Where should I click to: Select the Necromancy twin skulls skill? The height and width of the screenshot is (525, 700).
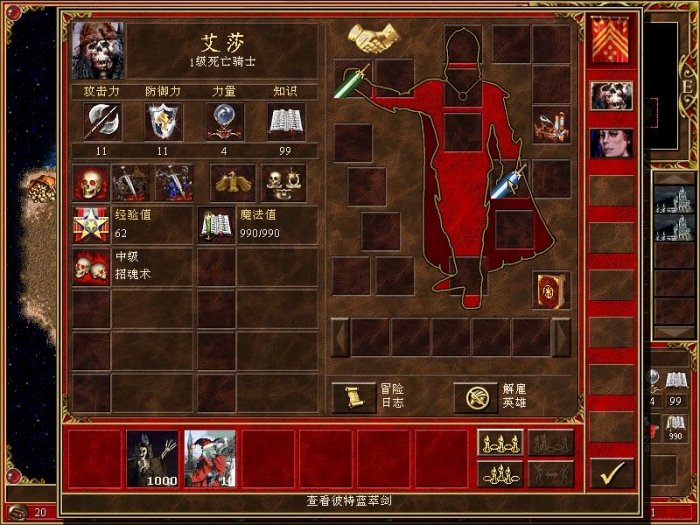pos(91,267)
